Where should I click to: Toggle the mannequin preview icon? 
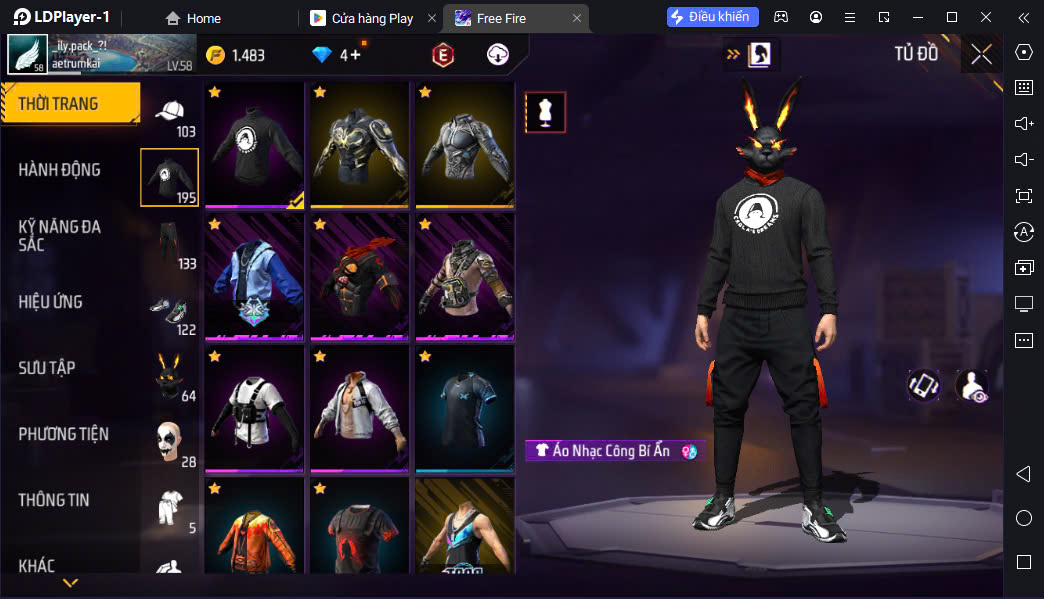click(545, 113)
